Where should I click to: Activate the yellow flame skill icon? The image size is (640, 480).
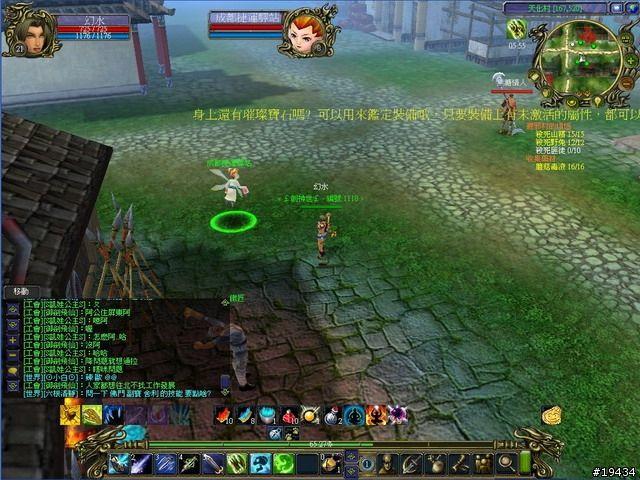[x=71, y=415]
